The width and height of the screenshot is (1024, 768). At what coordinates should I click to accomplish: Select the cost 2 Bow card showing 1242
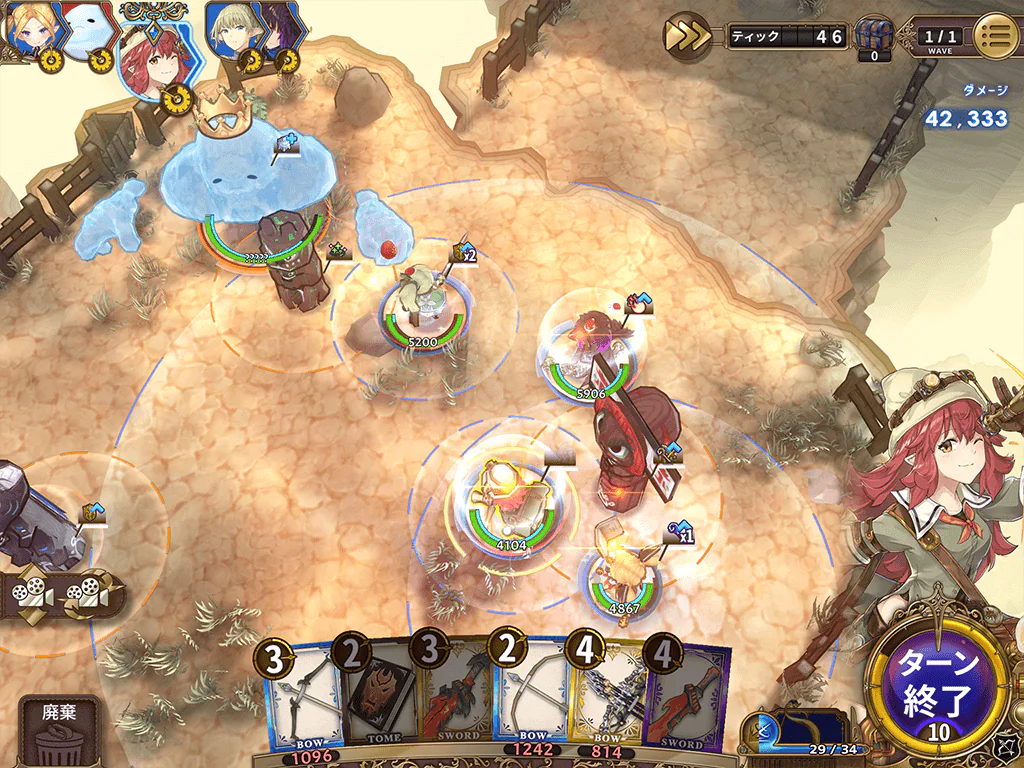[531, 700]
